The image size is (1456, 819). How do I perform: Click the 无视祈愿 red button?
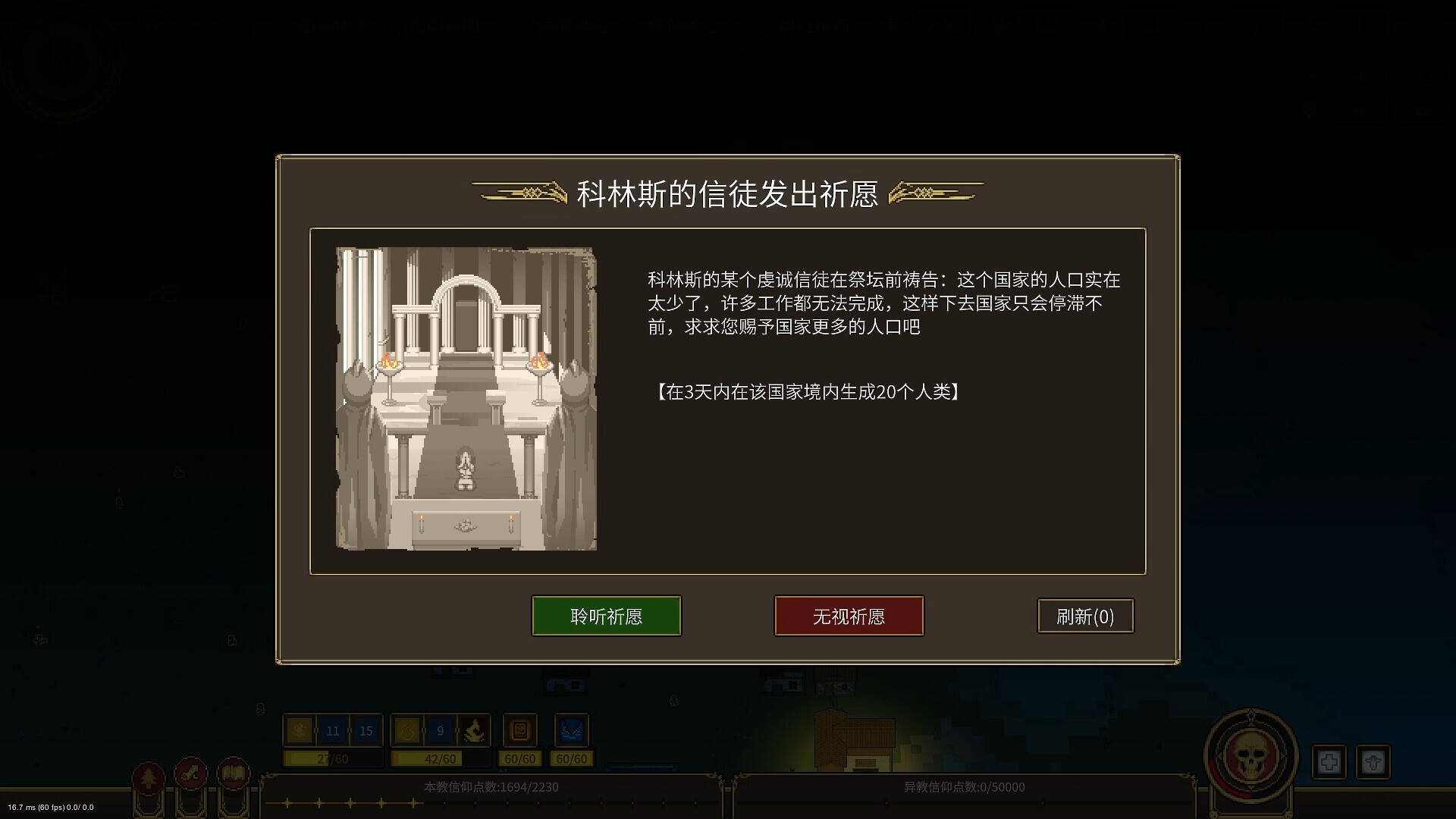849,616
